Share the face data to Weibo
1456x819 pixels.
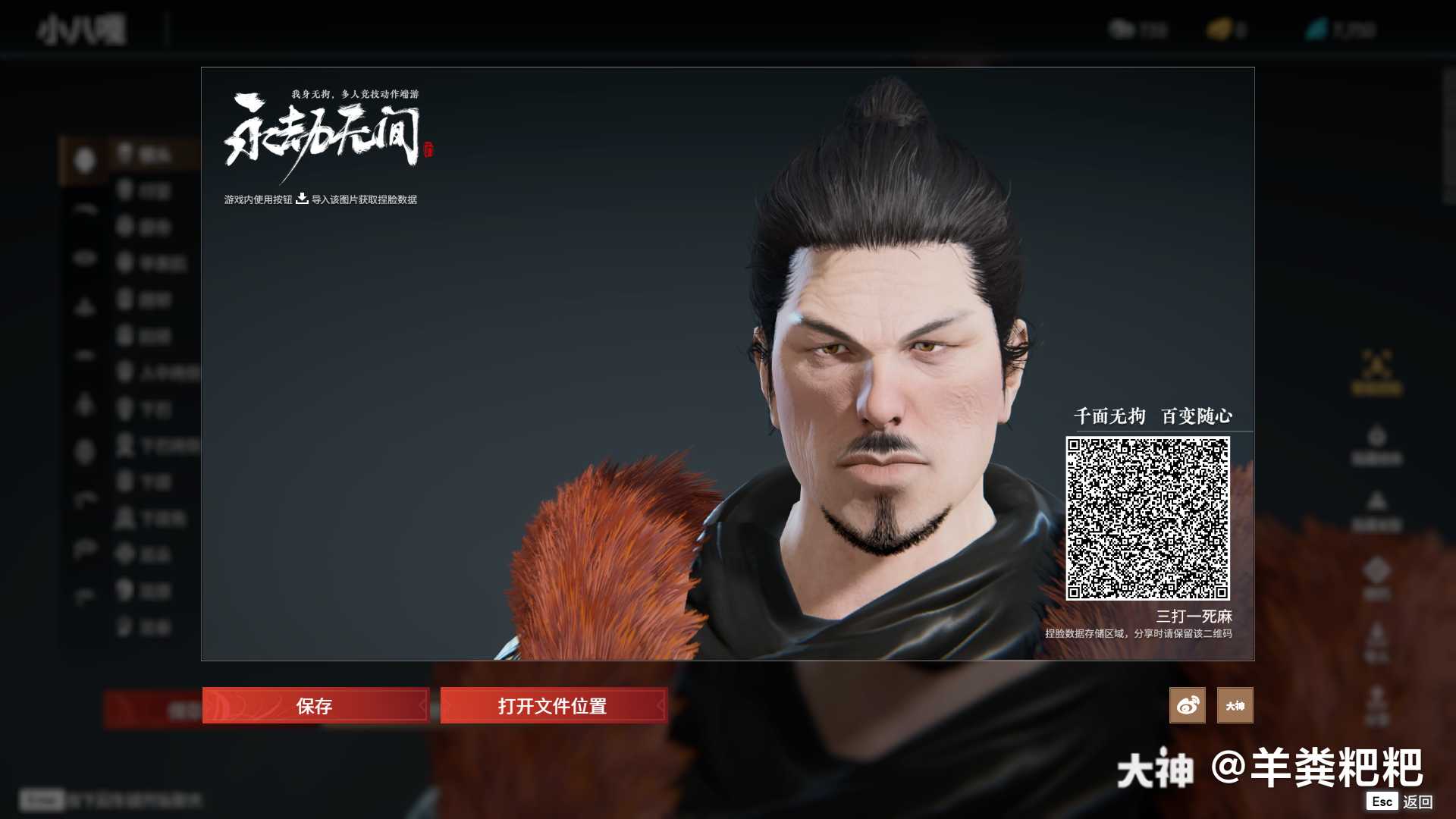coord(1187,706)
